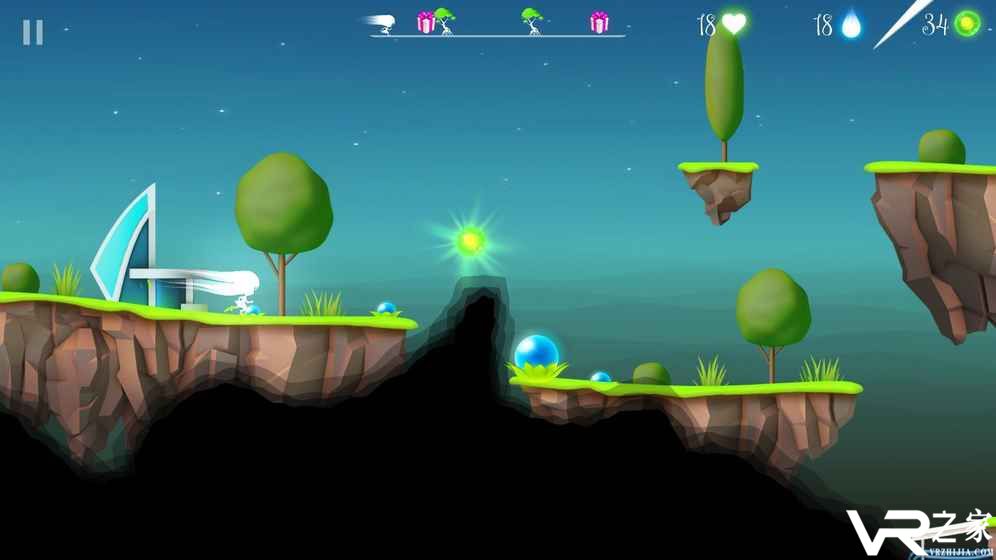Pause the game with the pause button
This screenshot has width=996, height=560.
tap(33, 33)
